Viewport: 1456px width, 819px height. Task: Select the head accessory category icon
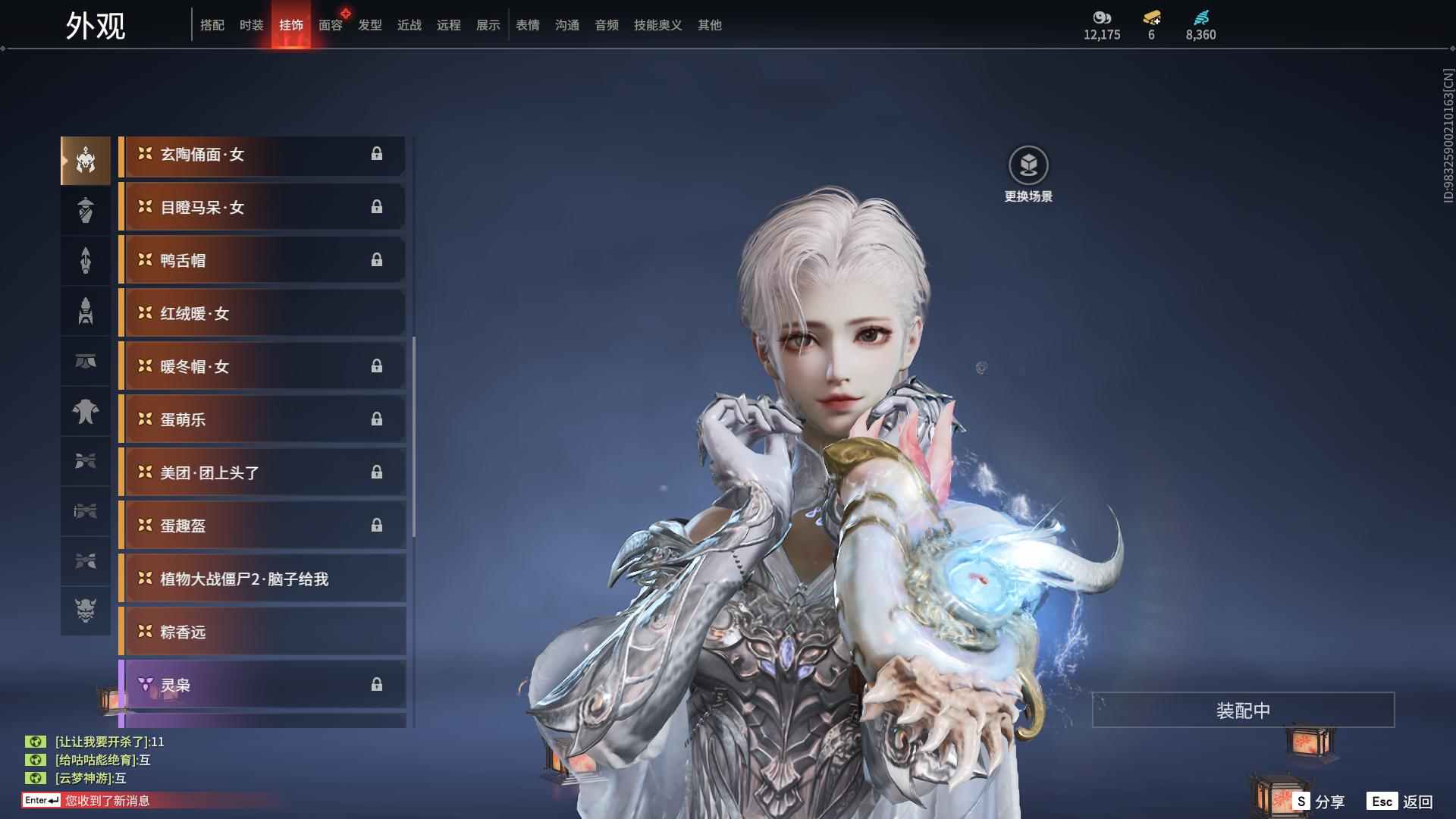point(86,160)
